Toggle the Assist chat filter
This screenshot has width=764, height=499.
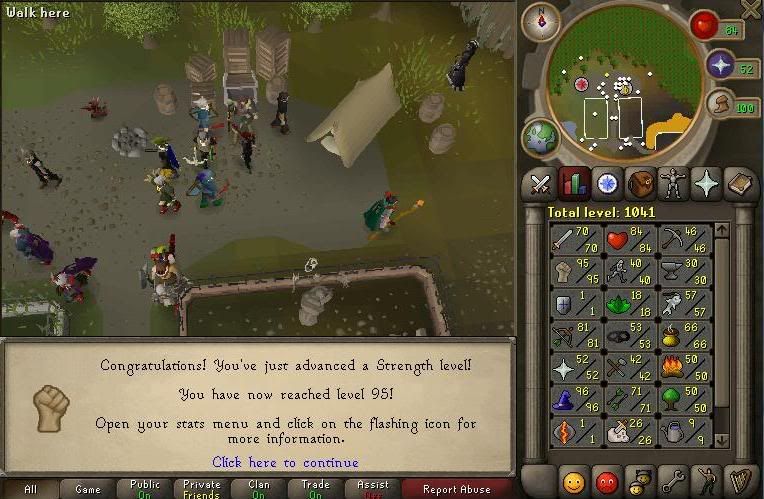(373, 489)
